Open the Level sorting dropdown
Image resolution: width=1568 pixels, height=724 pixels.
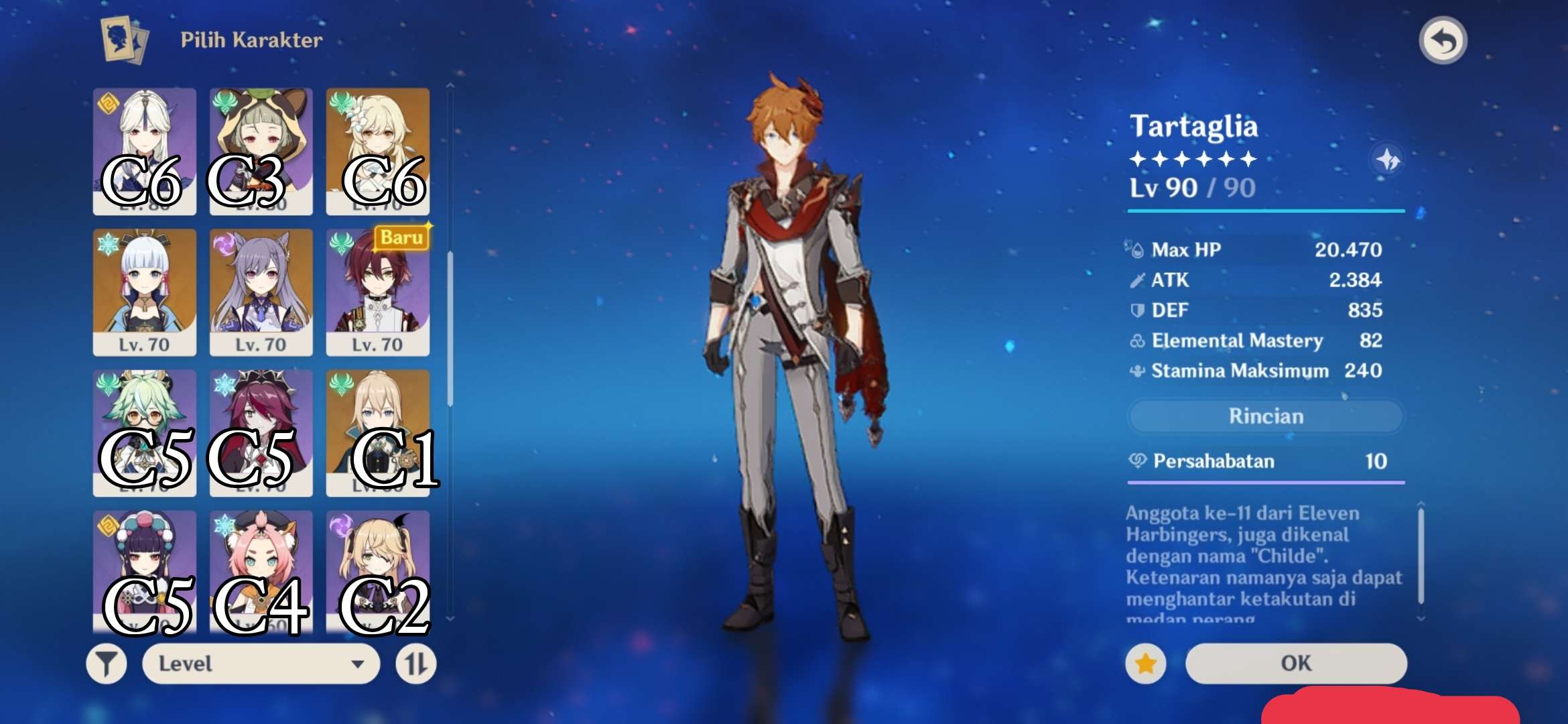click(x=261, y=664)
